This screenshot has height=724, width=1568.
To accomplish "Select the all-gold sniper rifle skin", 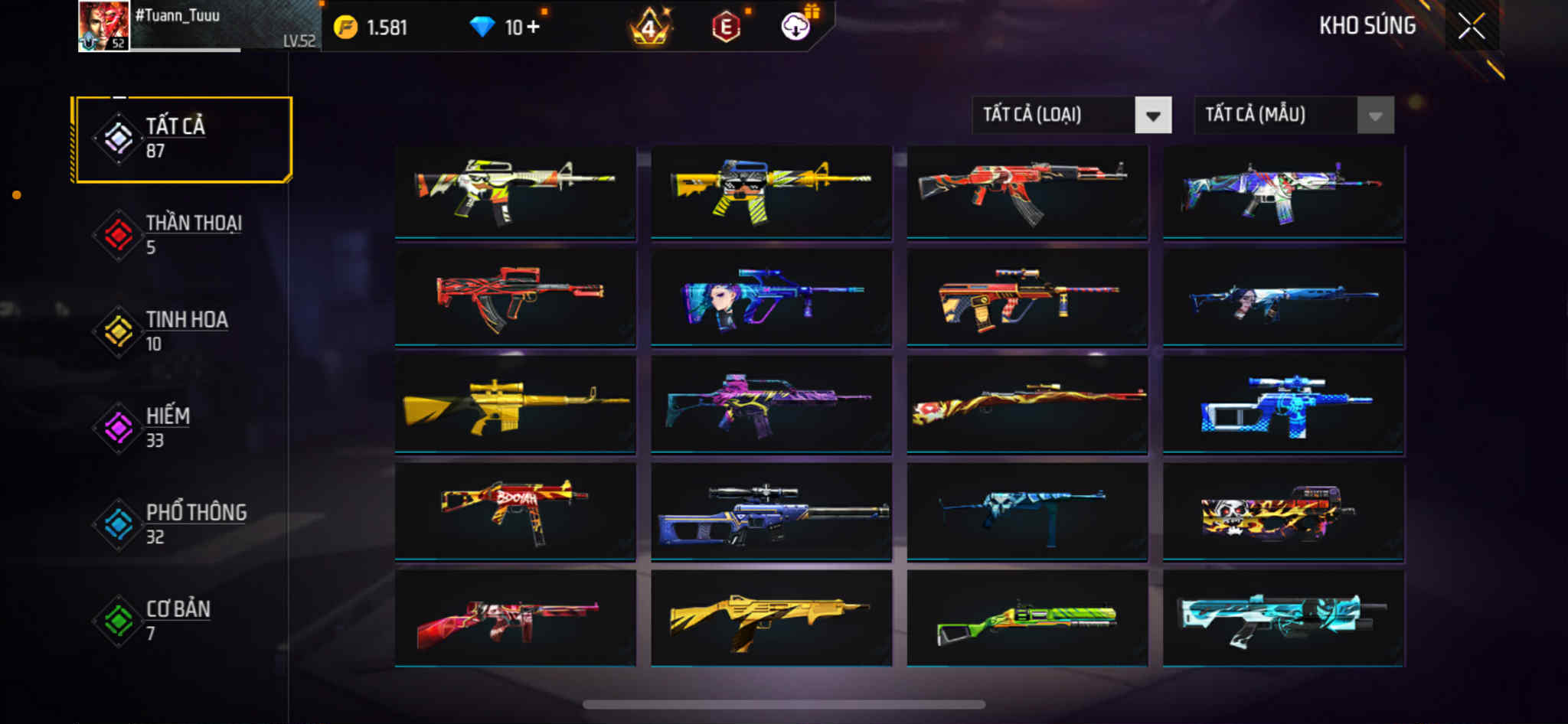I will (515, 404).
